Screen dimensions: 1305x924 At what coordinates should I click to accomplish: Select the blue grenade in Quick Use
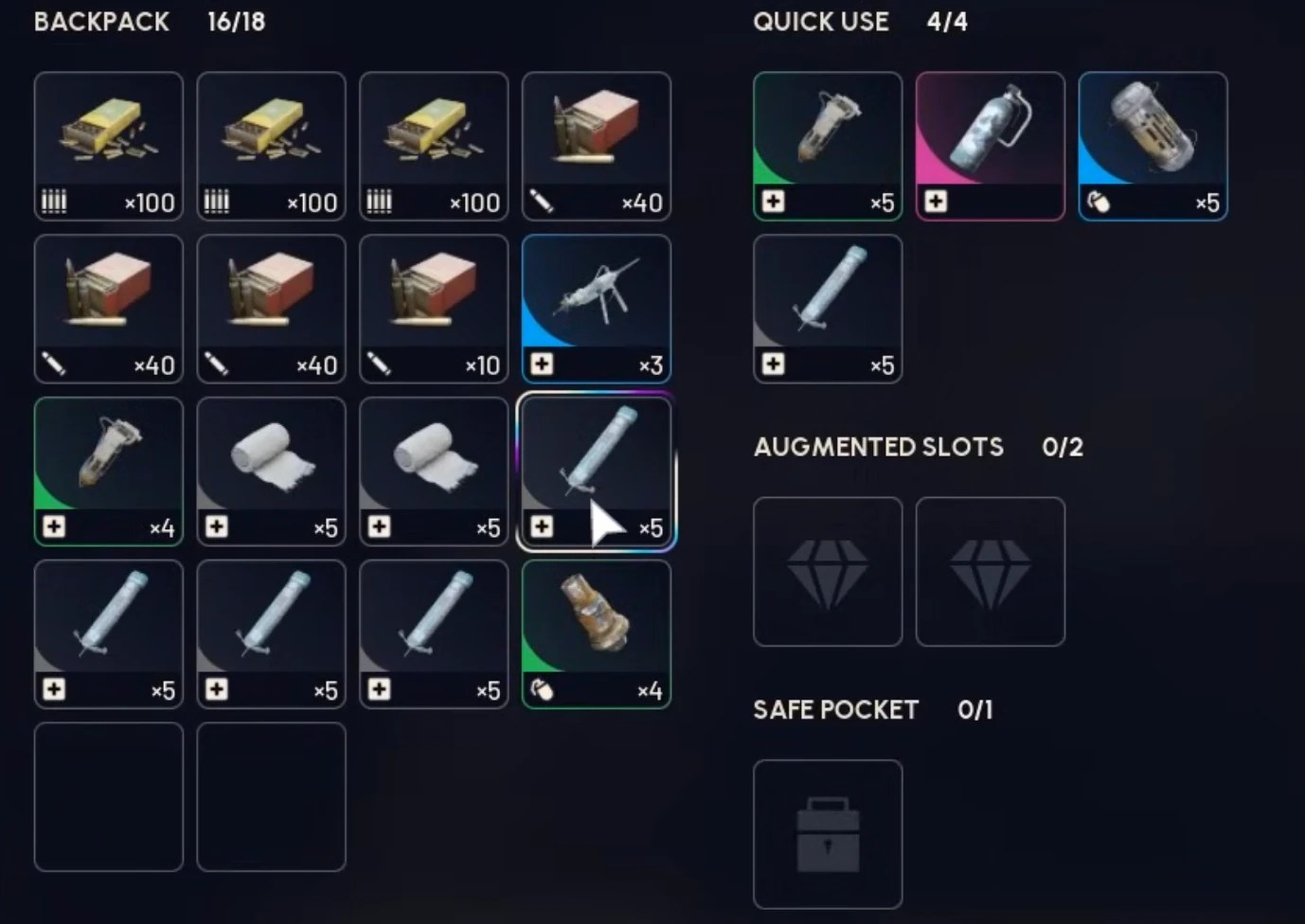pos(1153,147)
